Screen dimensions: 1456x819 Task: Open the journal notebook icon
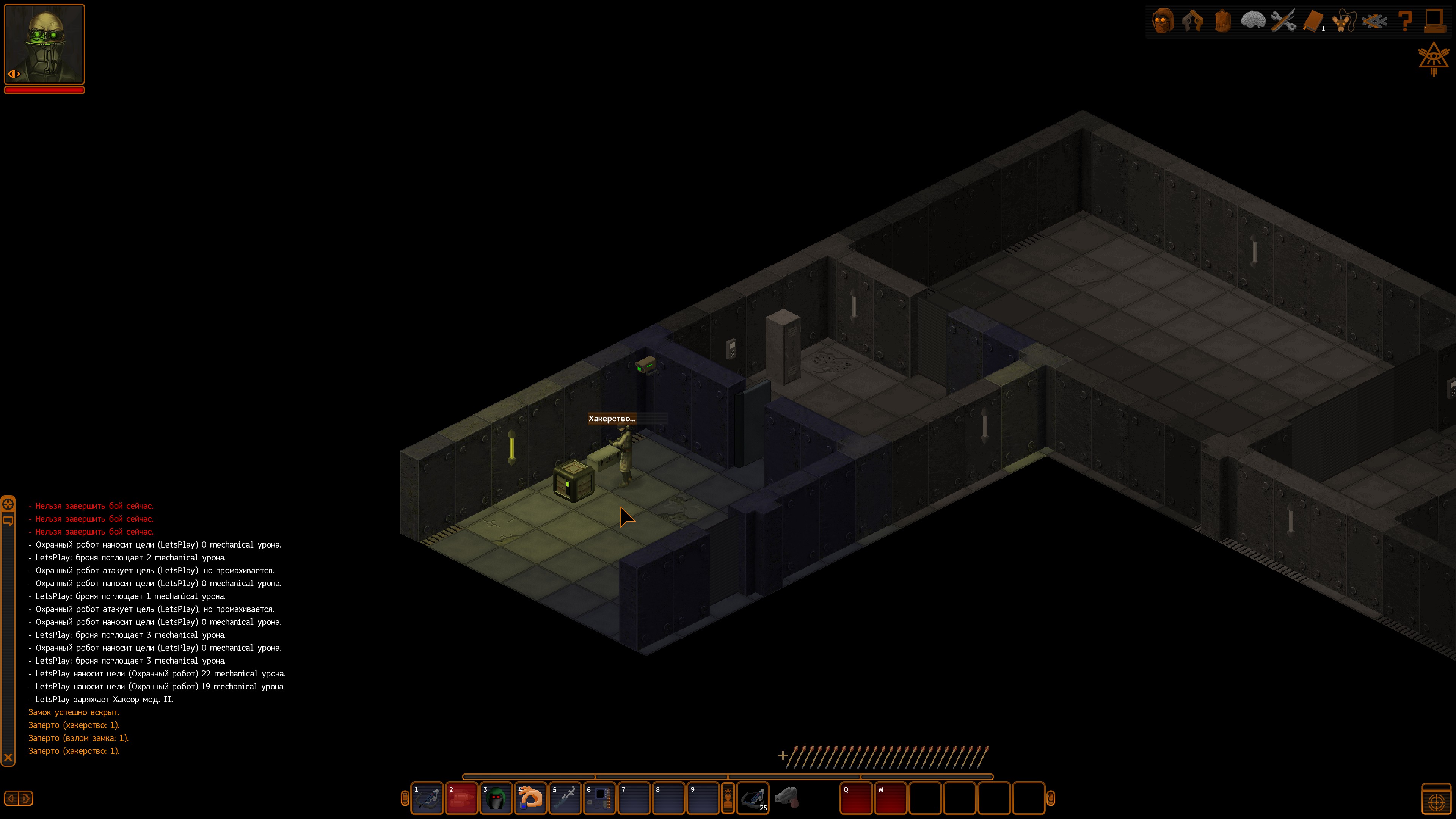coord(1313,22)
